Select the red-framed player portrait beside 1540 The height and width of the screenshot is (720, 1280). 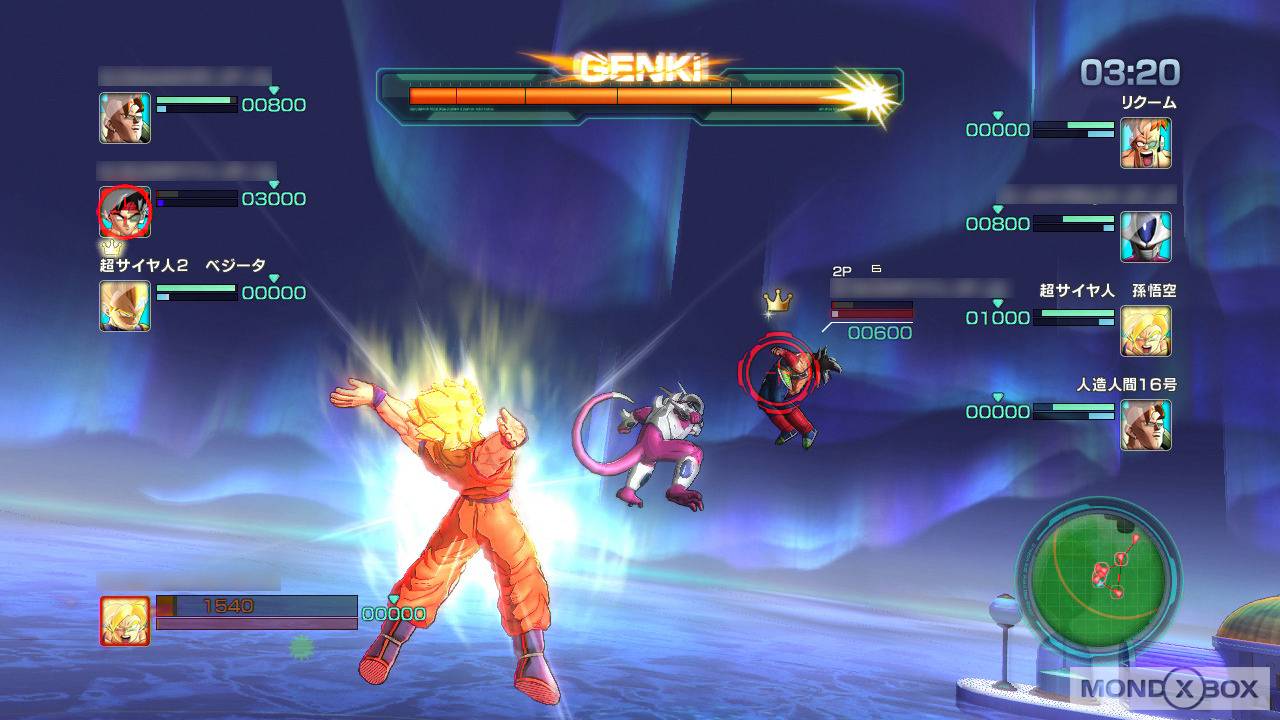coord(125,621)
